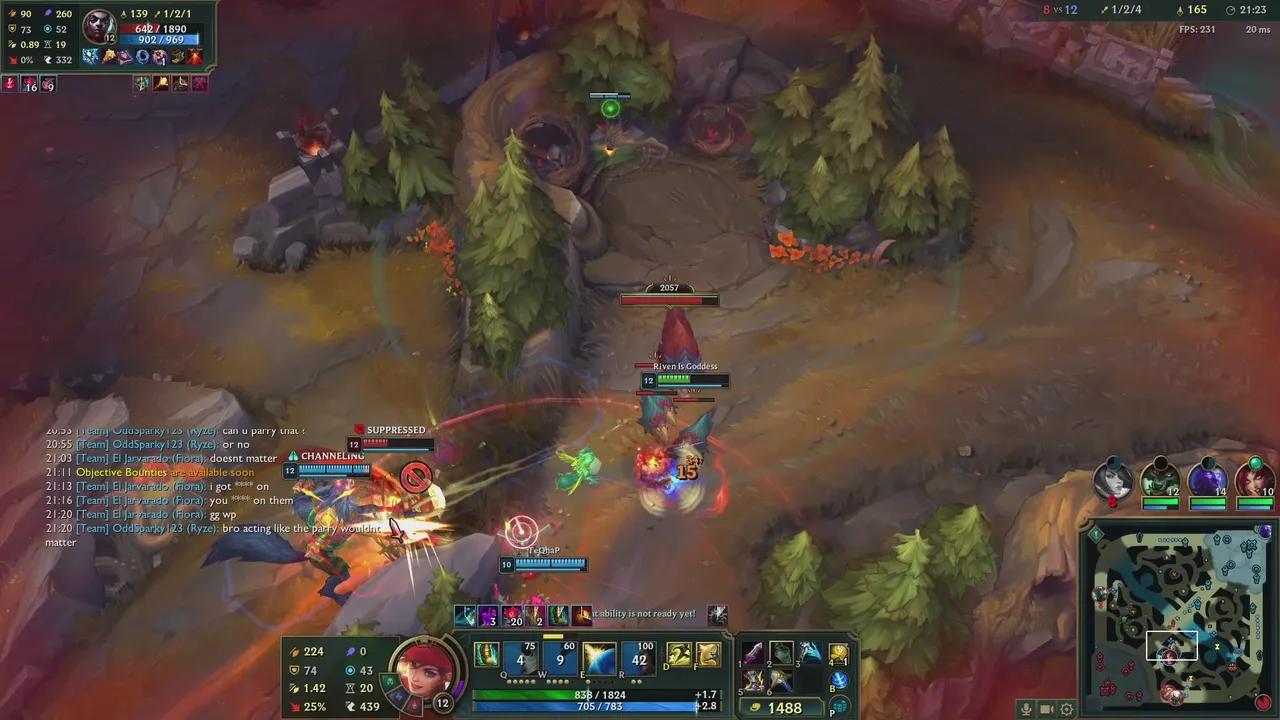The image size is (1280, 720).
Task: Click your level 12 portrait in top-left panel
Action: coord(100,23)
